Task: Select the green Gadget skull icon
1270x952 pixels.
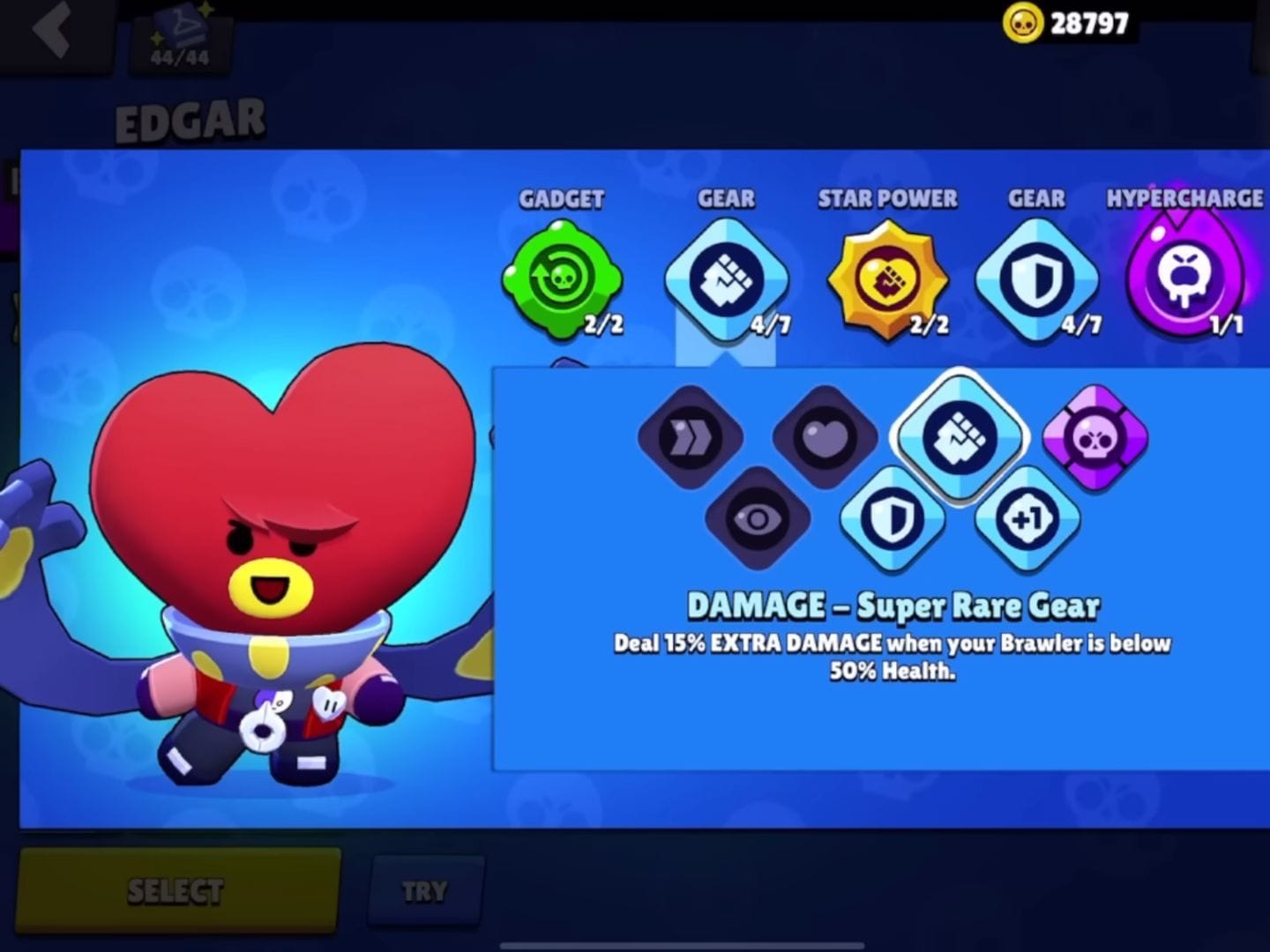Action: (562, 278)
